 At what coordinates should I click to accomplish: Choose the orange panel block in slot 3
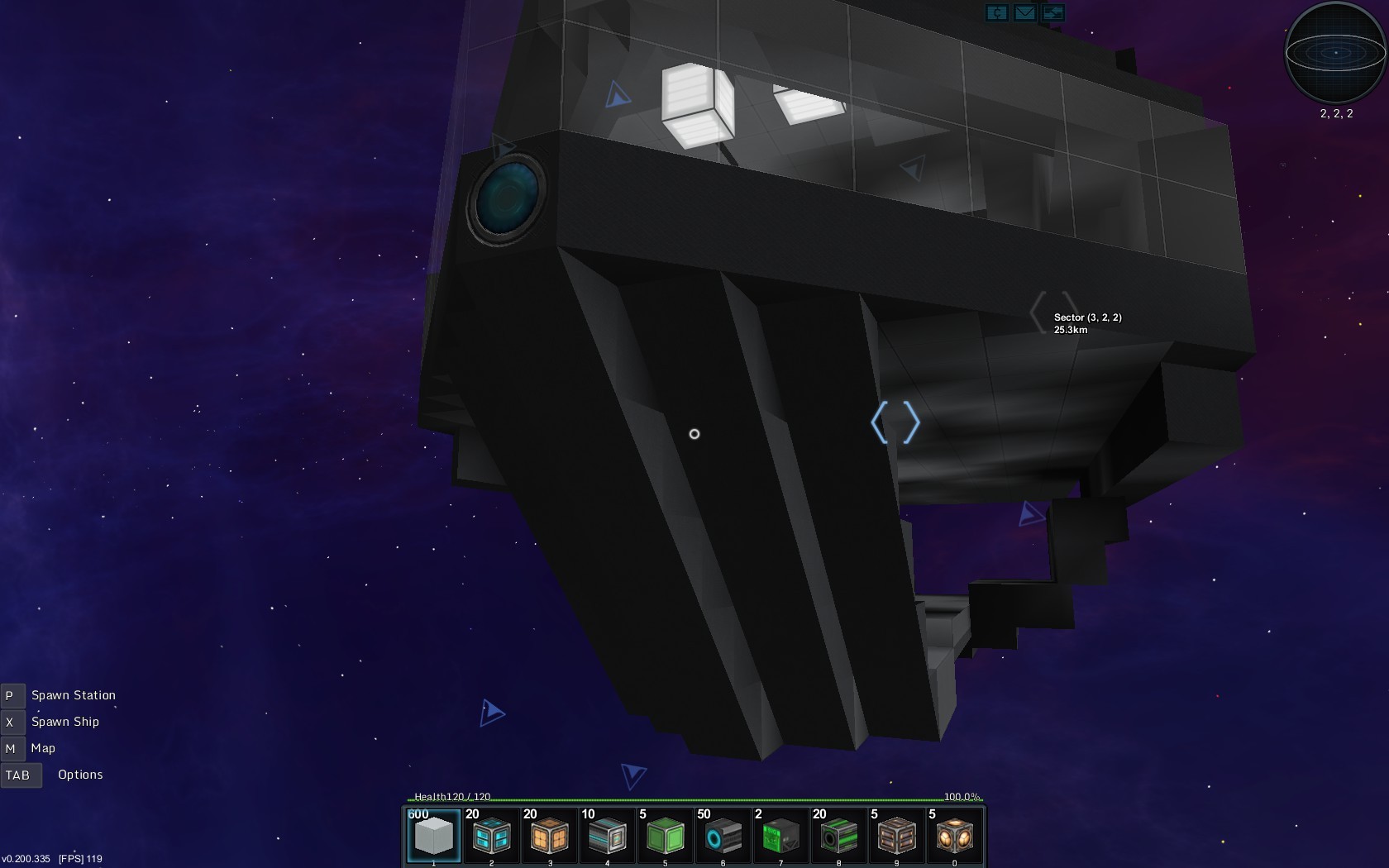(549, 836)
